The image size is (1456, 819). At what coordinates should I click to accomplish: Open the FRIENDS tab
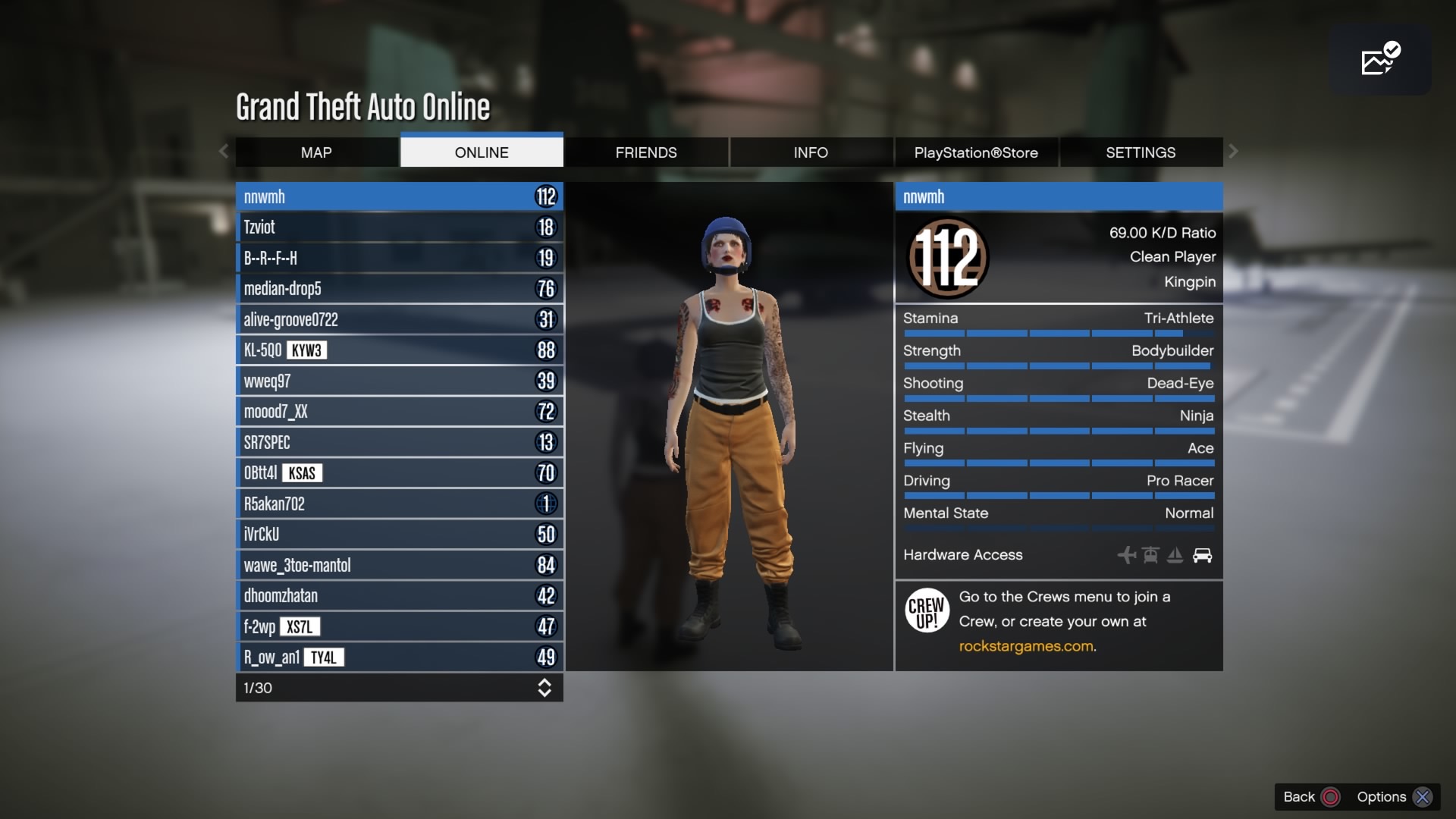tap(646, 152)
